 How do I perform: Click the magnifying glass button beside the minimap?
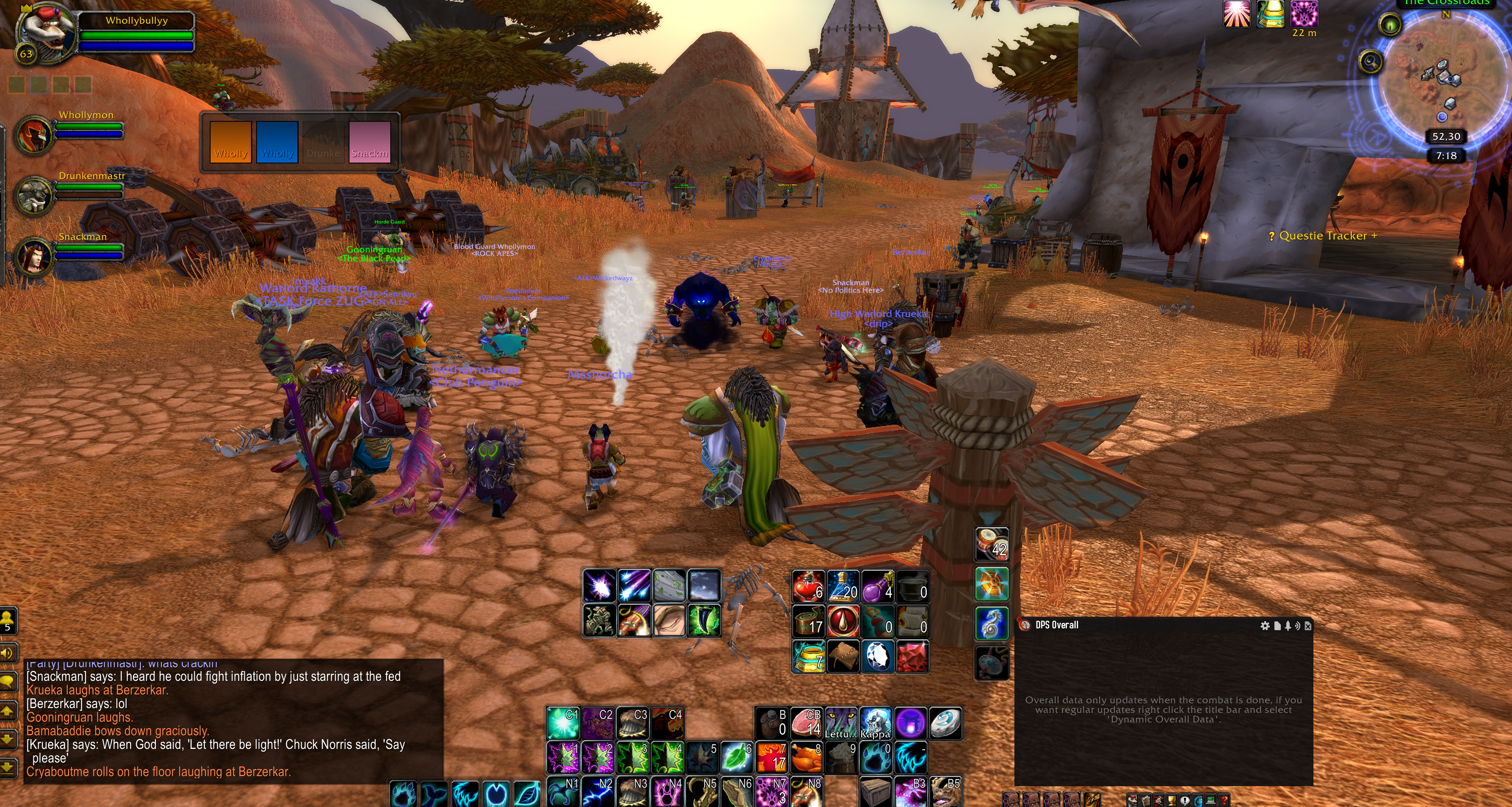pyautogui.click(x=1371, y=61)
